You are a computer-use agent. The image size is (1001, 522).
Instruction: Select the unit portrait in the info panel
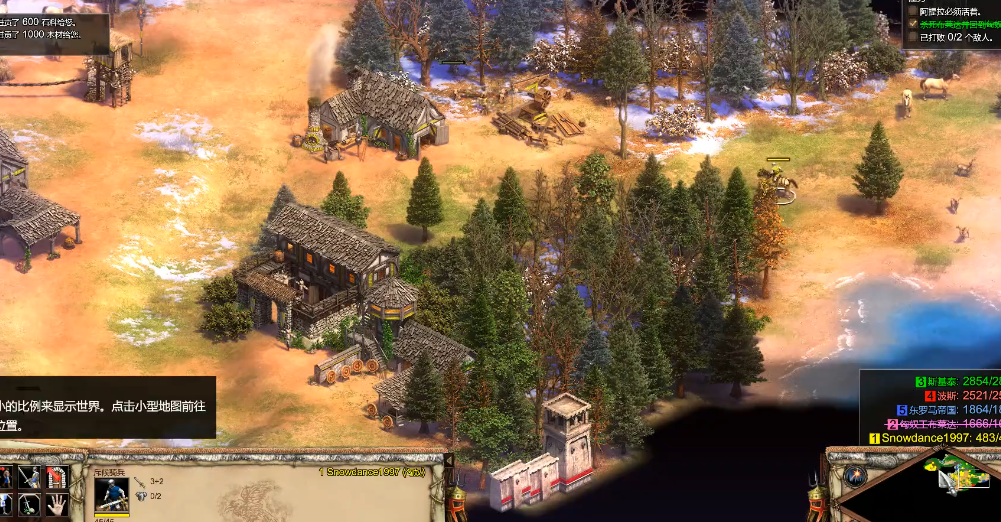(111, 494)
